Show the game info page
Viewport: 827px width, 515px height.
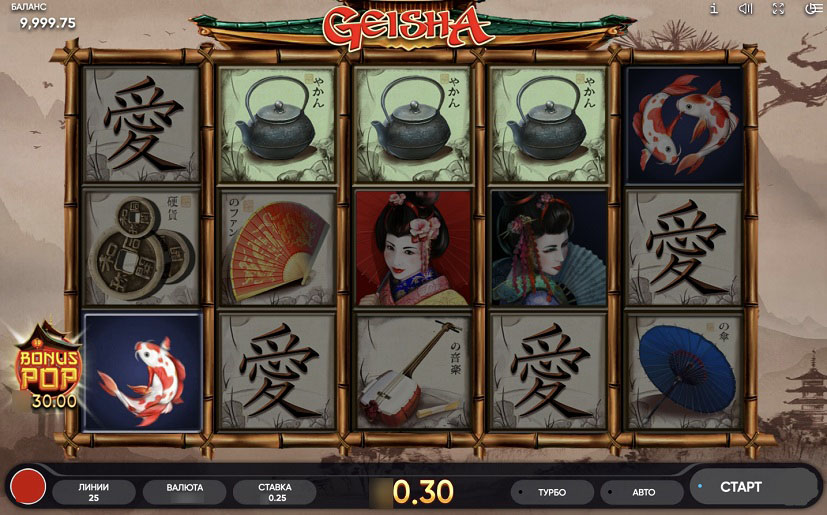(714, 9)
